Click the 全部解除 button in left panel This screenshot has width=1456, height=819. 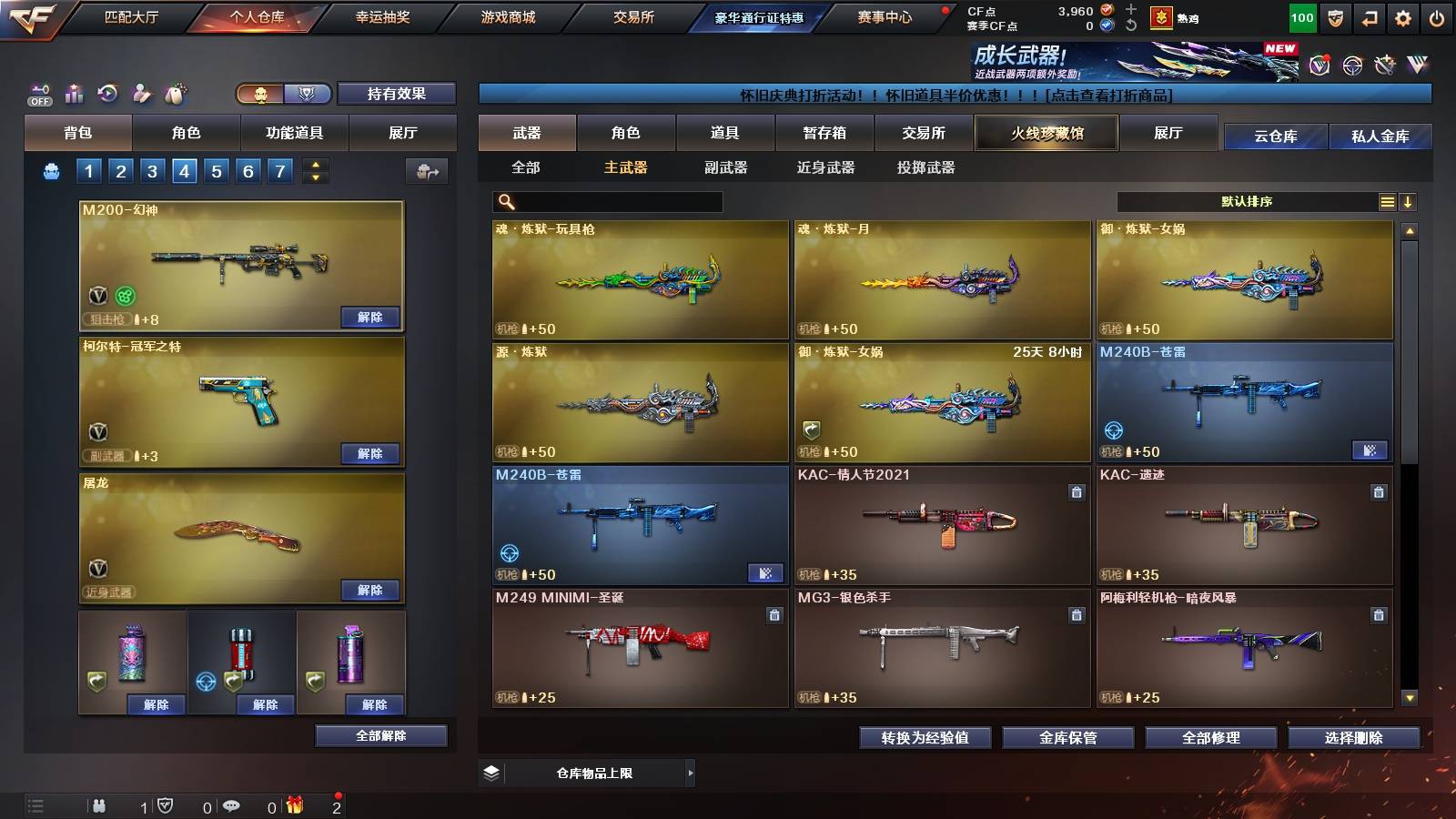coord(380,735)
